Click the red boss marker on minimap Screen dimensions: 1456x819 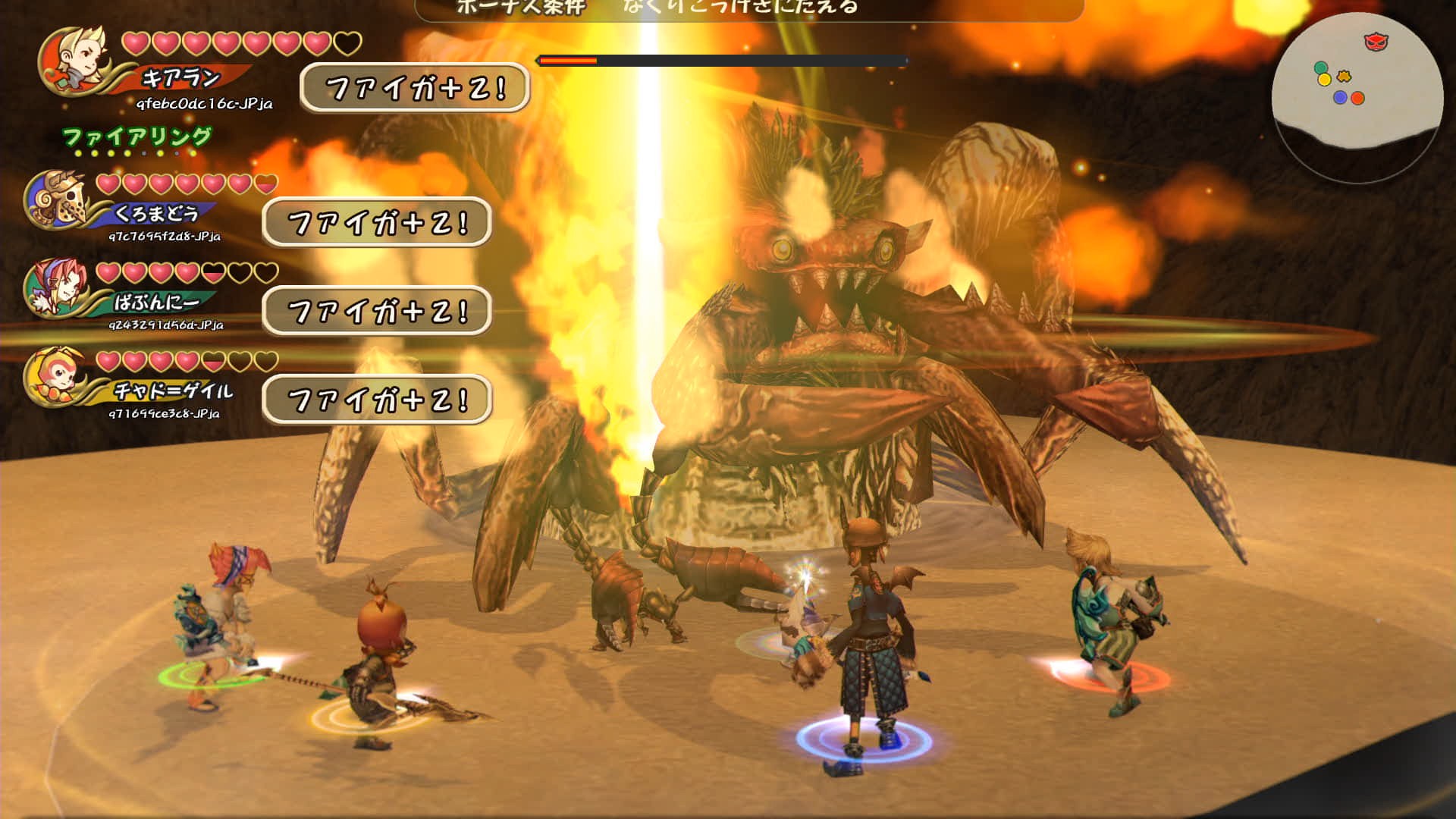pyautogui.click(x=1376, y=42)
